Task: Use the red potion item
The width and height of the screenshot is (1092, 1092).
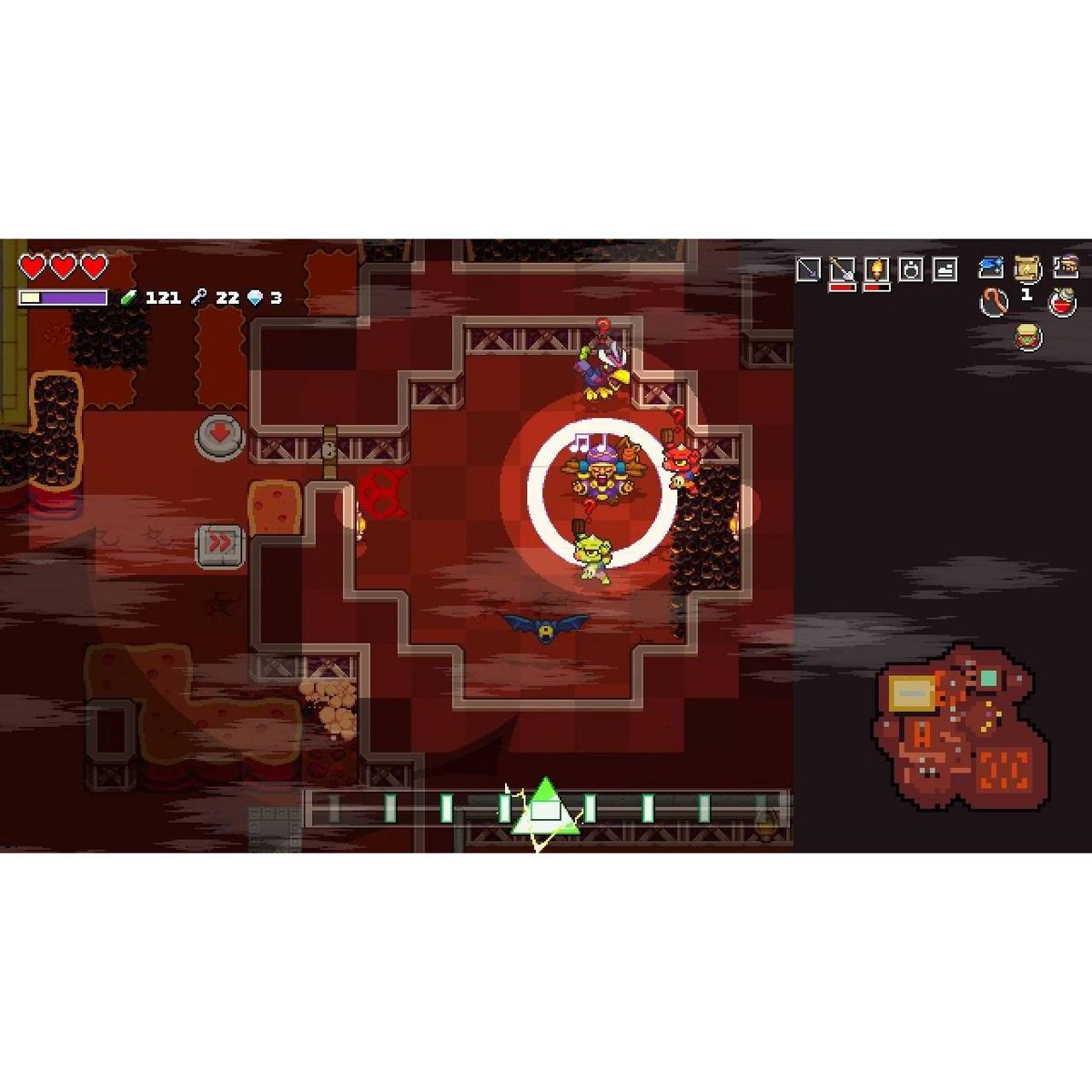Action: pos(1062,302)
